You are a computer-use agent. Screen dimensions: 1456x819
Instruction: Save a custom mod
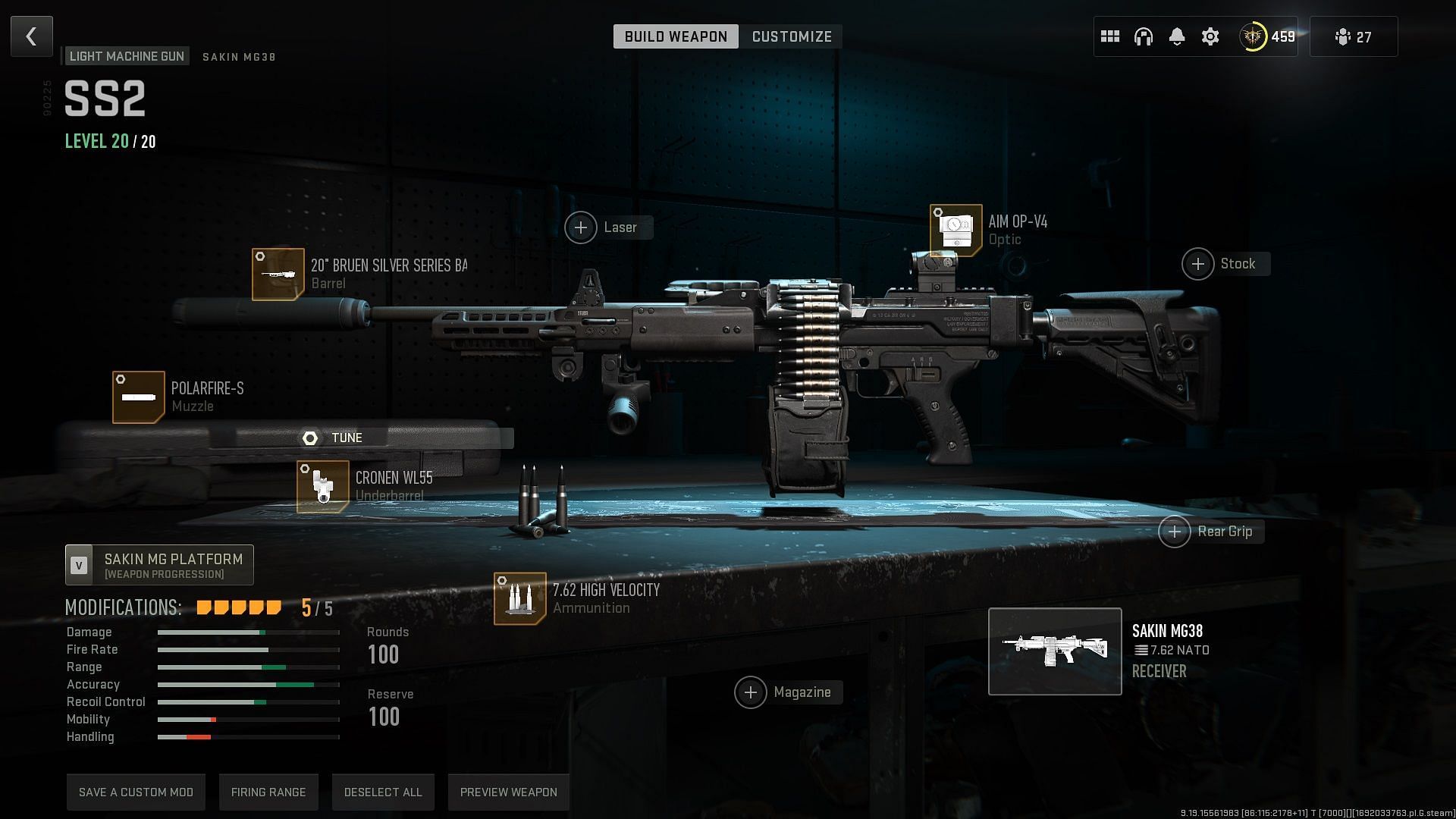[x=136, y=792]
